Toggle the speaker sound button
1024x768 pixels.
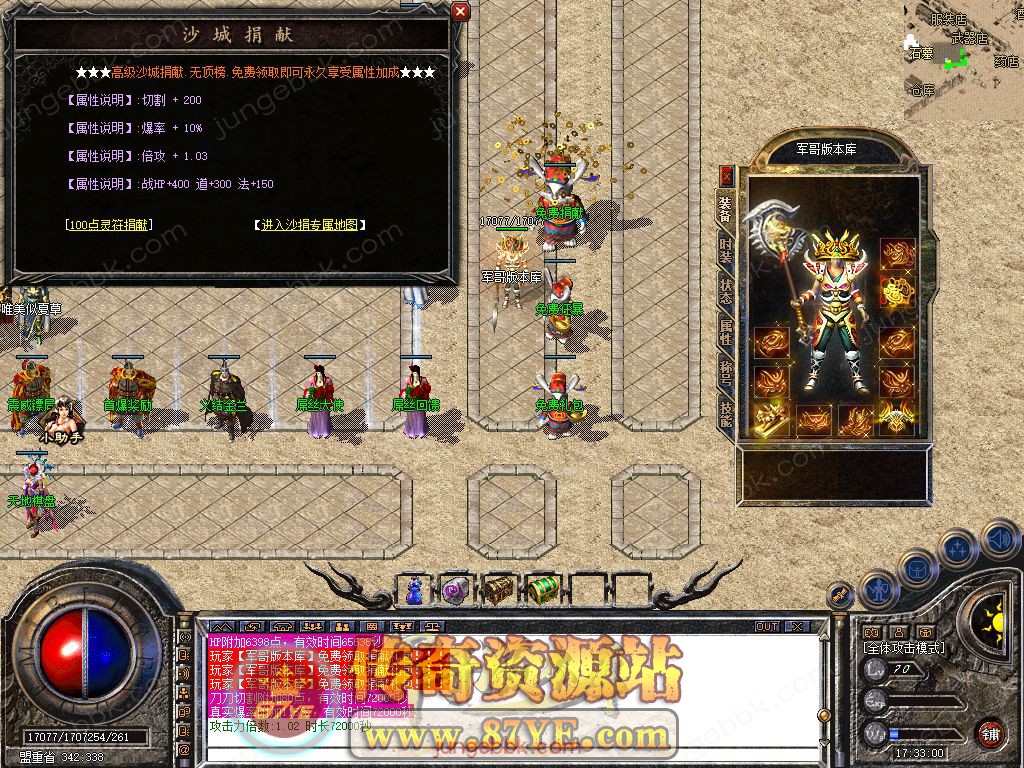[x=999, y=540]
